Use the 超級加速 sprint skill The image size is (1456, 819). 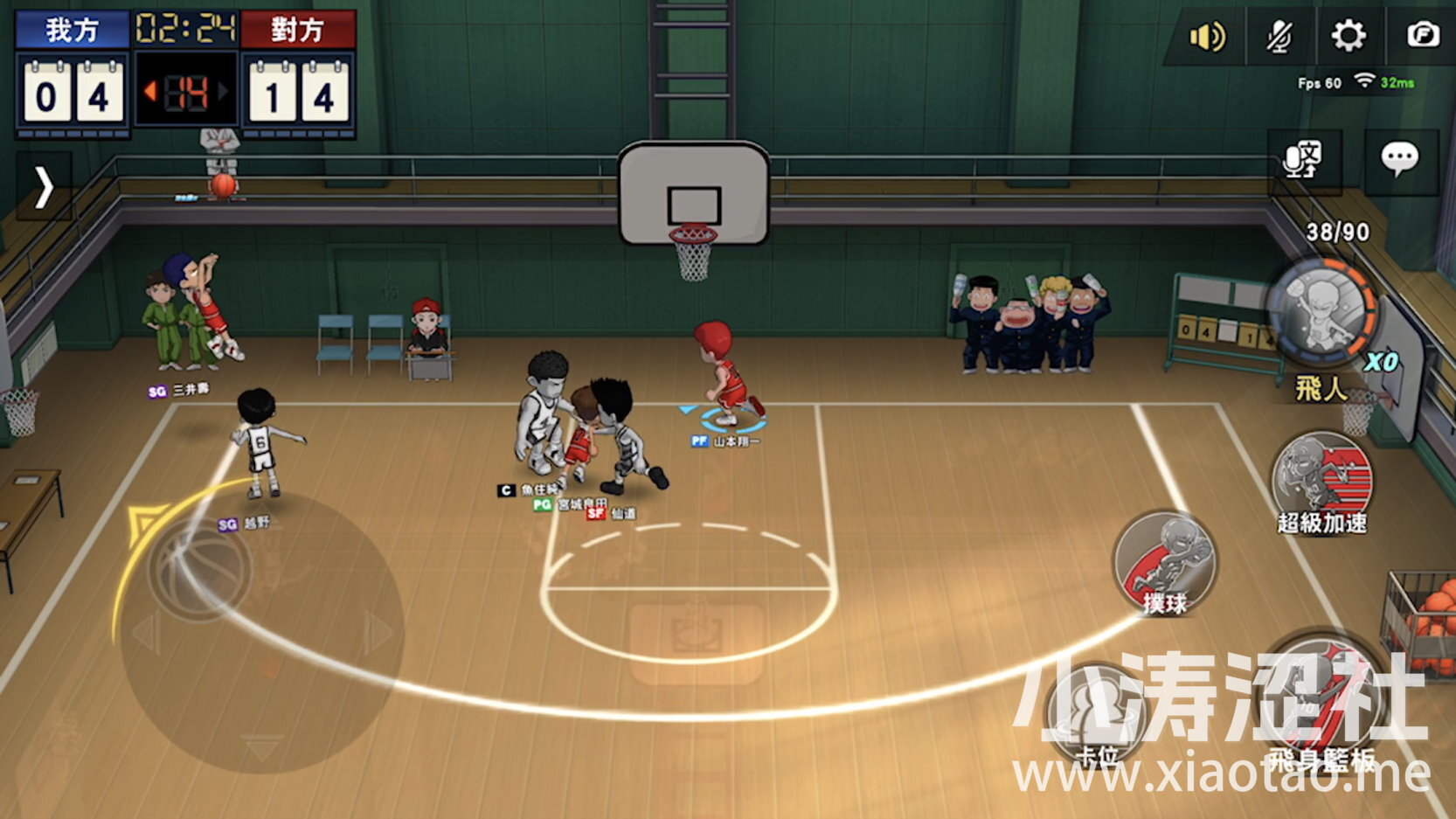pos(1321,479)
